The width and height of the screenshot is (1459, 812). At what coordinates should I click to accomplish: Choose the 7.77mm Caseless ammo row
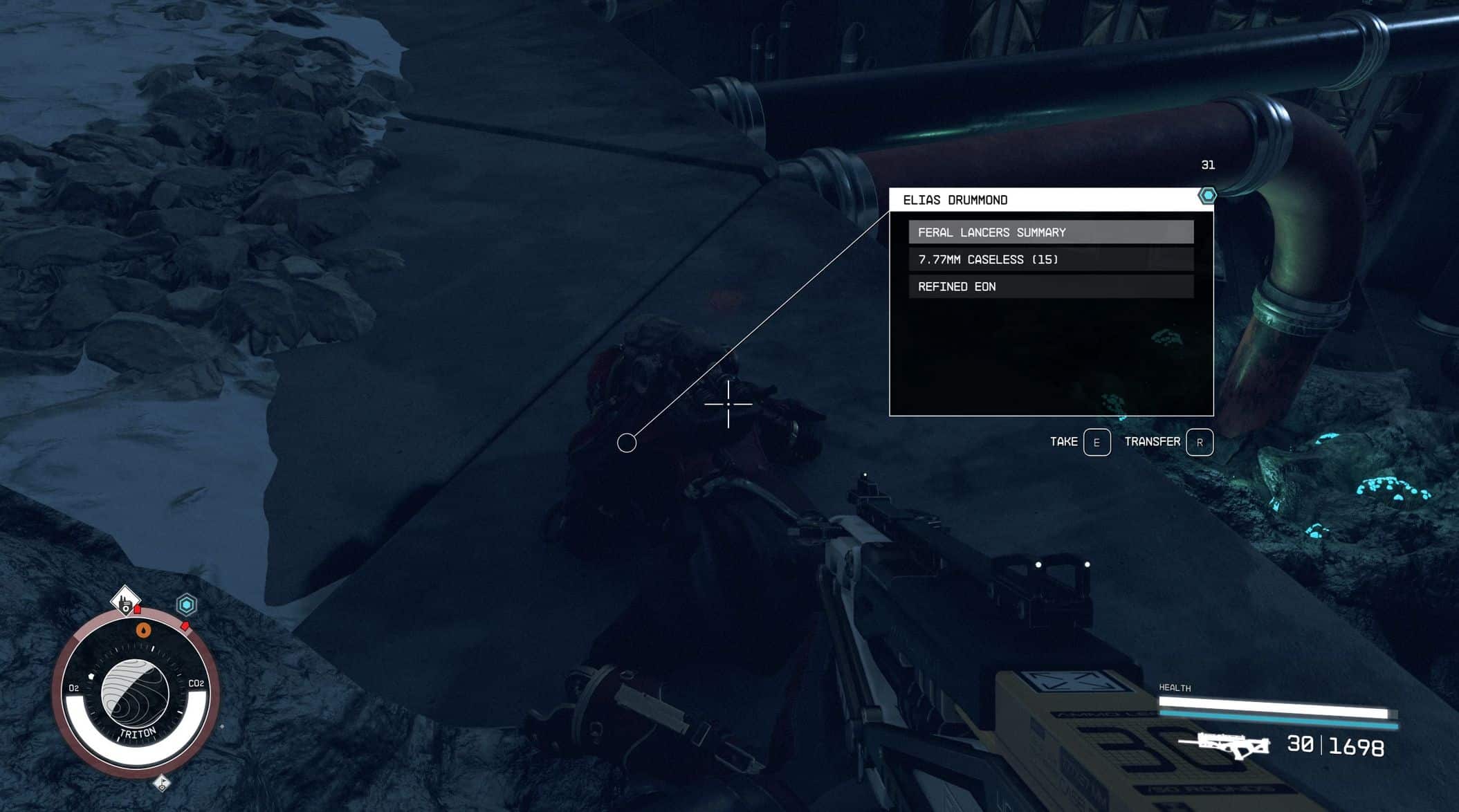click(1050, 259)
